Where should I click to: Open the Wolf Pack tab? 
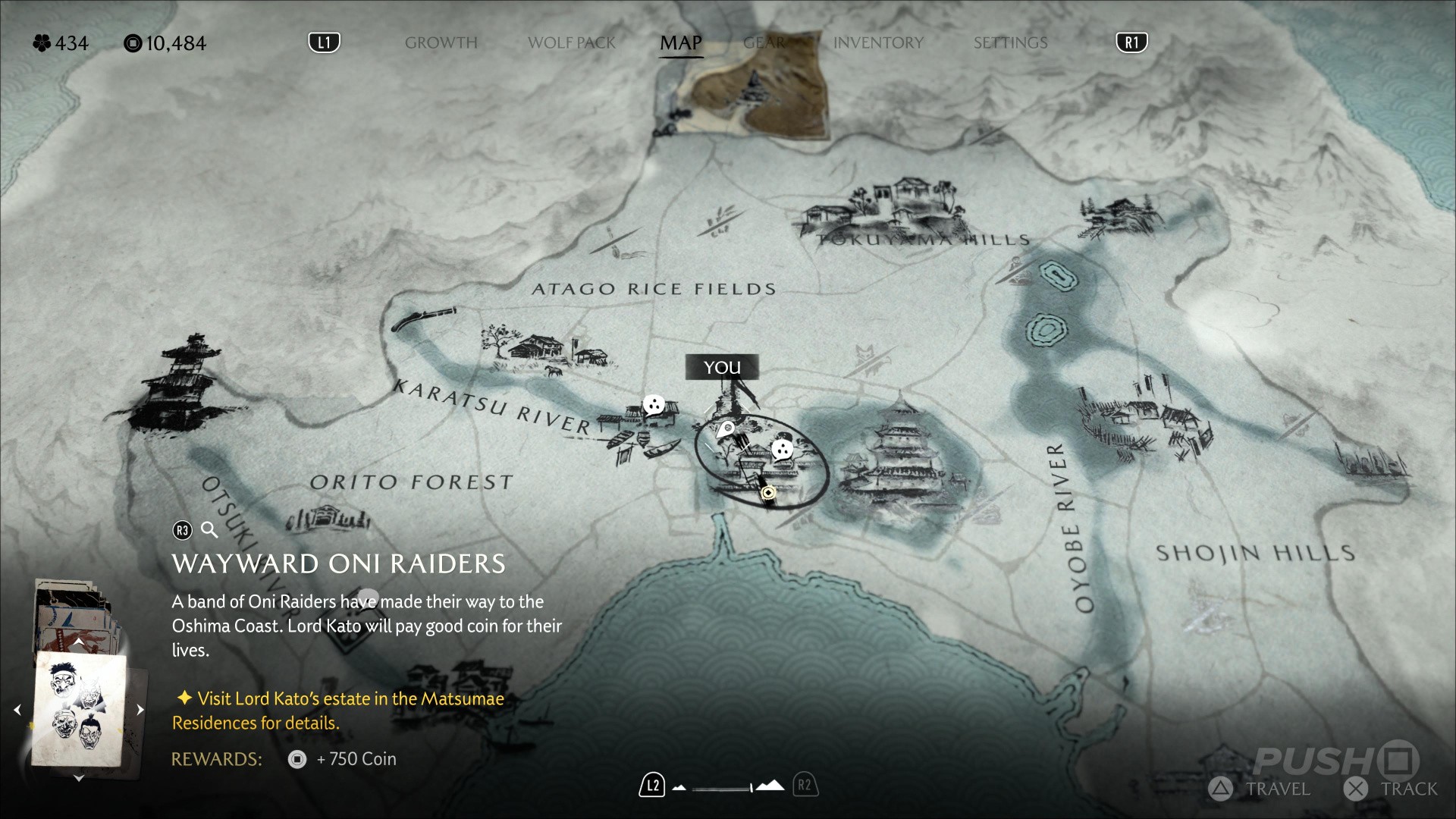click(x=571, y=43)
